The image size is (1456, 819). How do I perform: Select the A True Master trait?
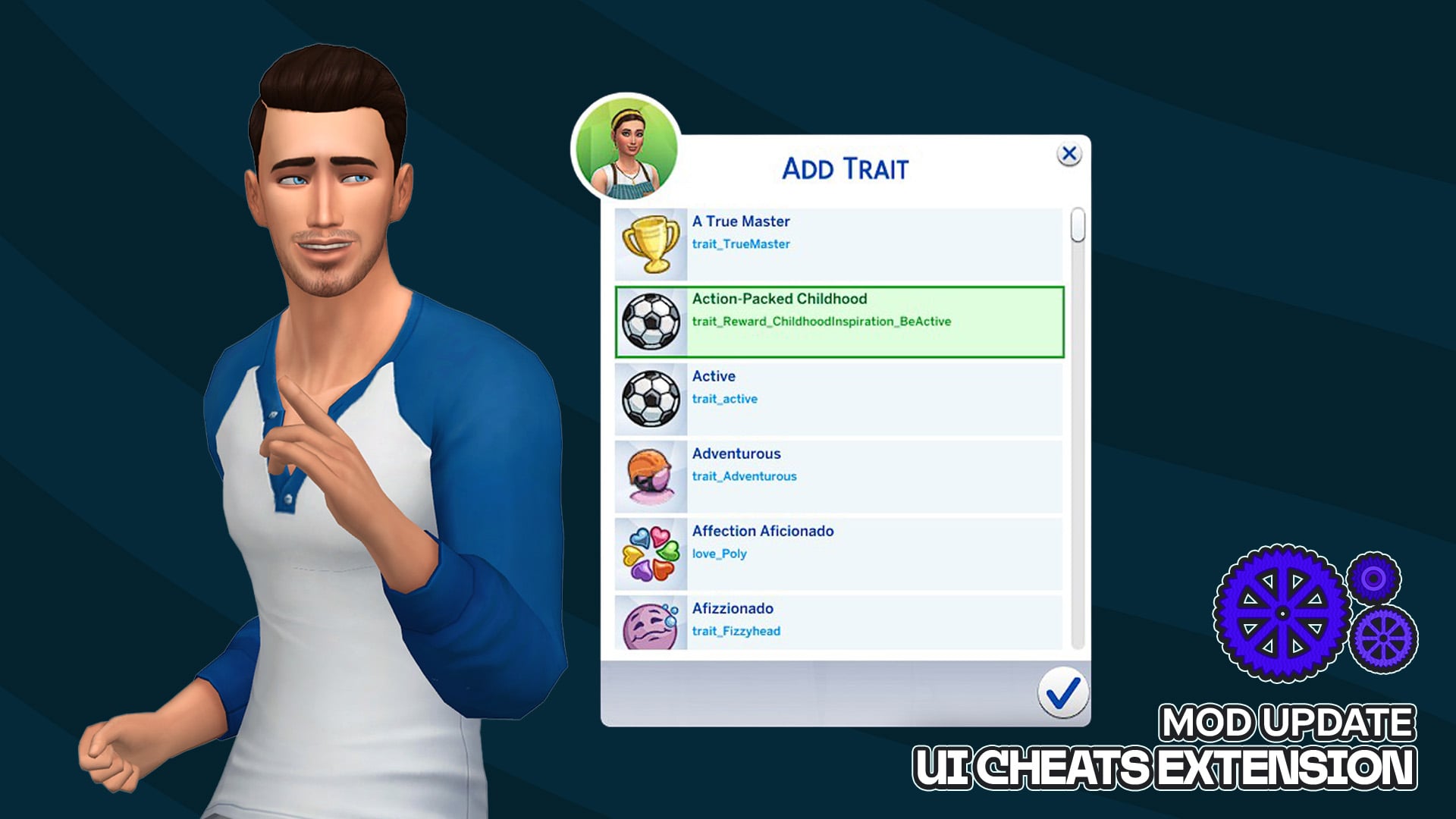[838, 244]
